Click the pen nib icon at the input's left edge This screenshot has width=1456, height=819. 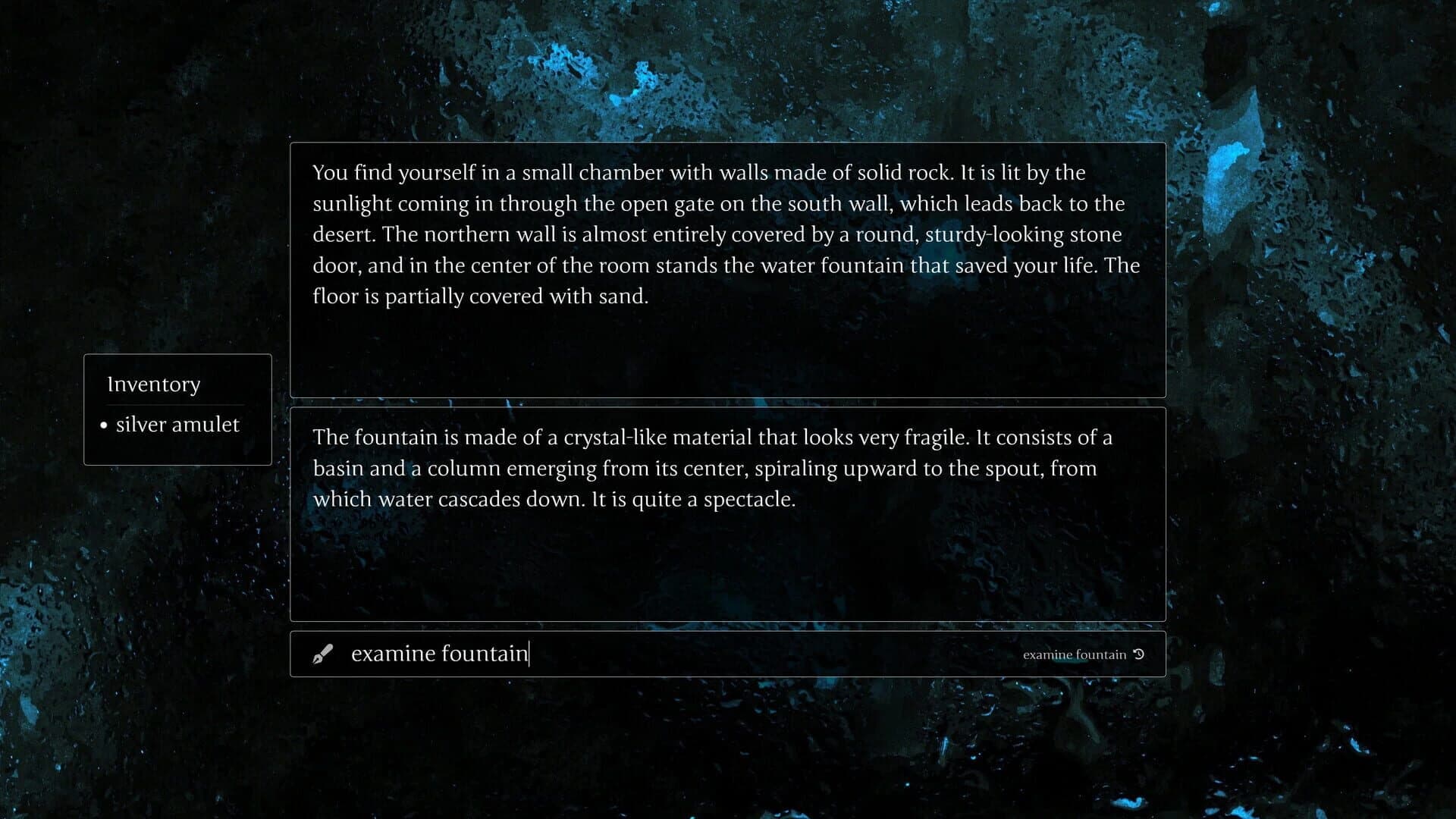(x=325, y=653)
